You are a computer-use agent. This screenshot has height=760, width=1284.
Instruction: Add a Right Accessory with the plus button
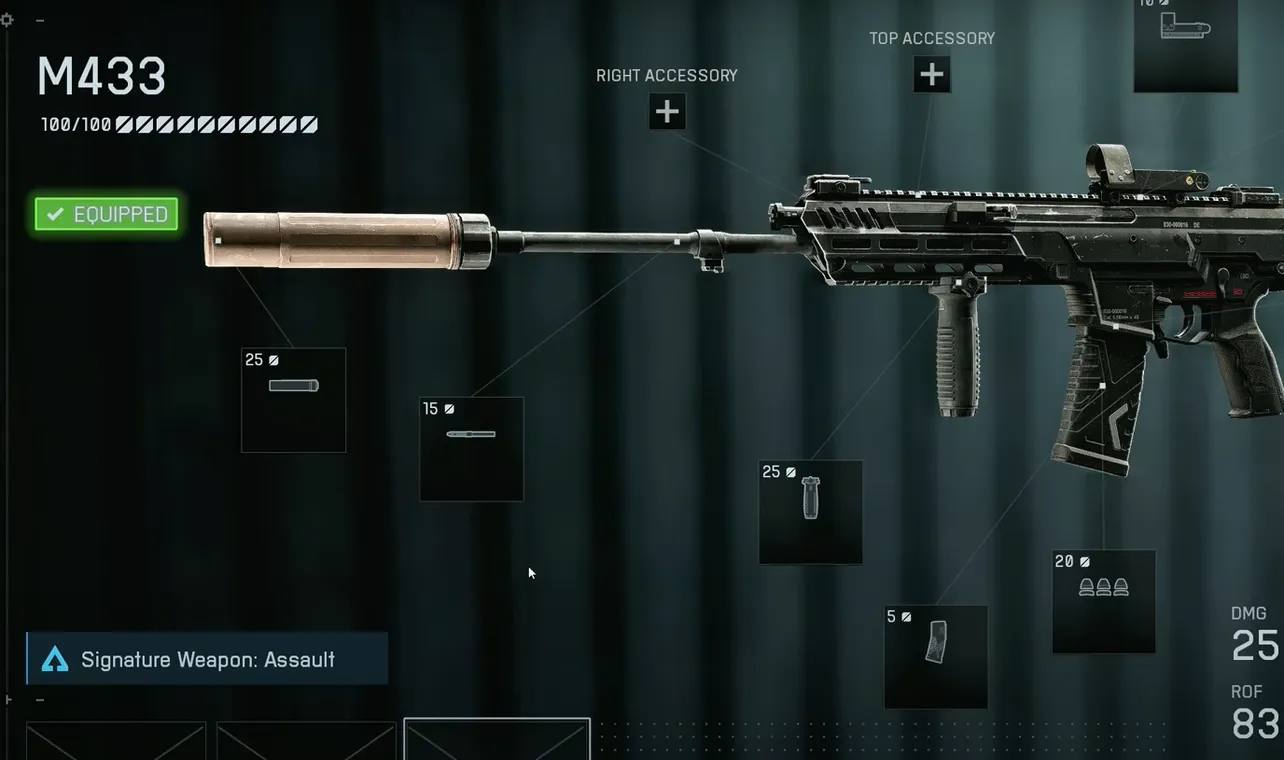pyautogui.click(x=667, y=112)
